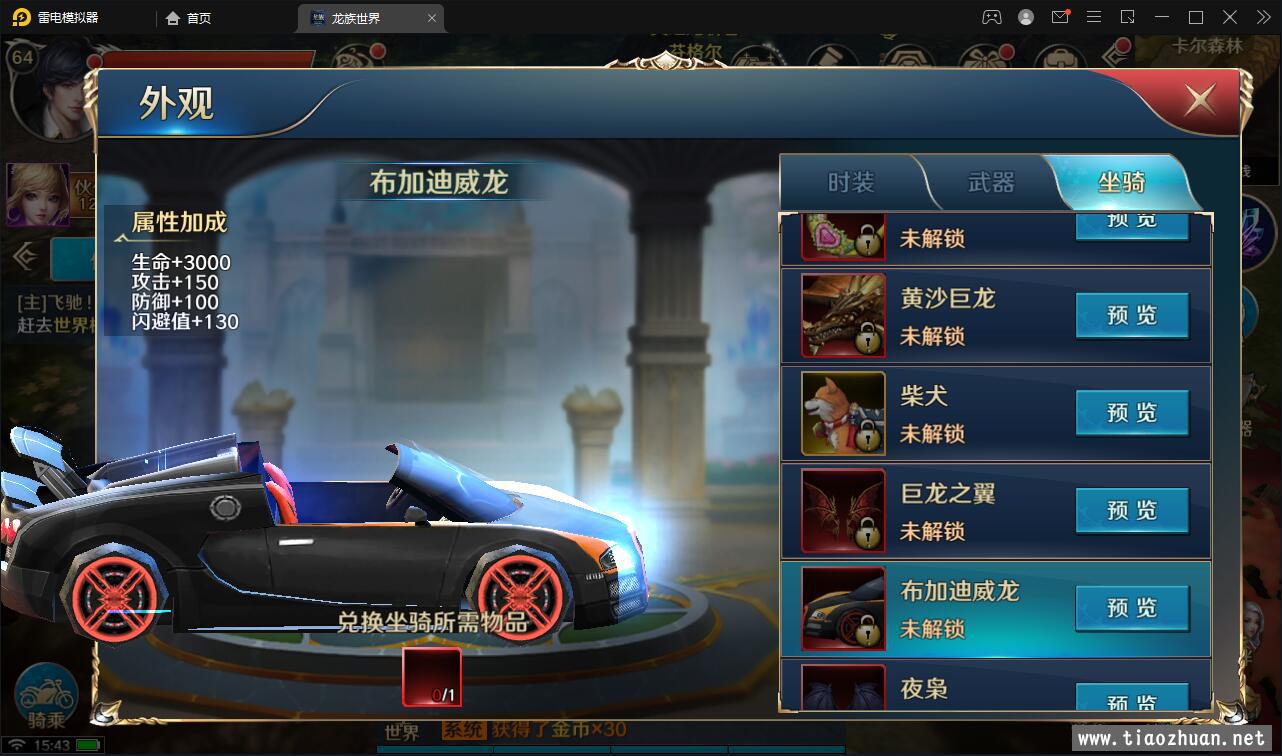The height and width of the screenshot is (756, 1282).
Task: Preview the 夜枭 mount
Action: point(1131,700)
